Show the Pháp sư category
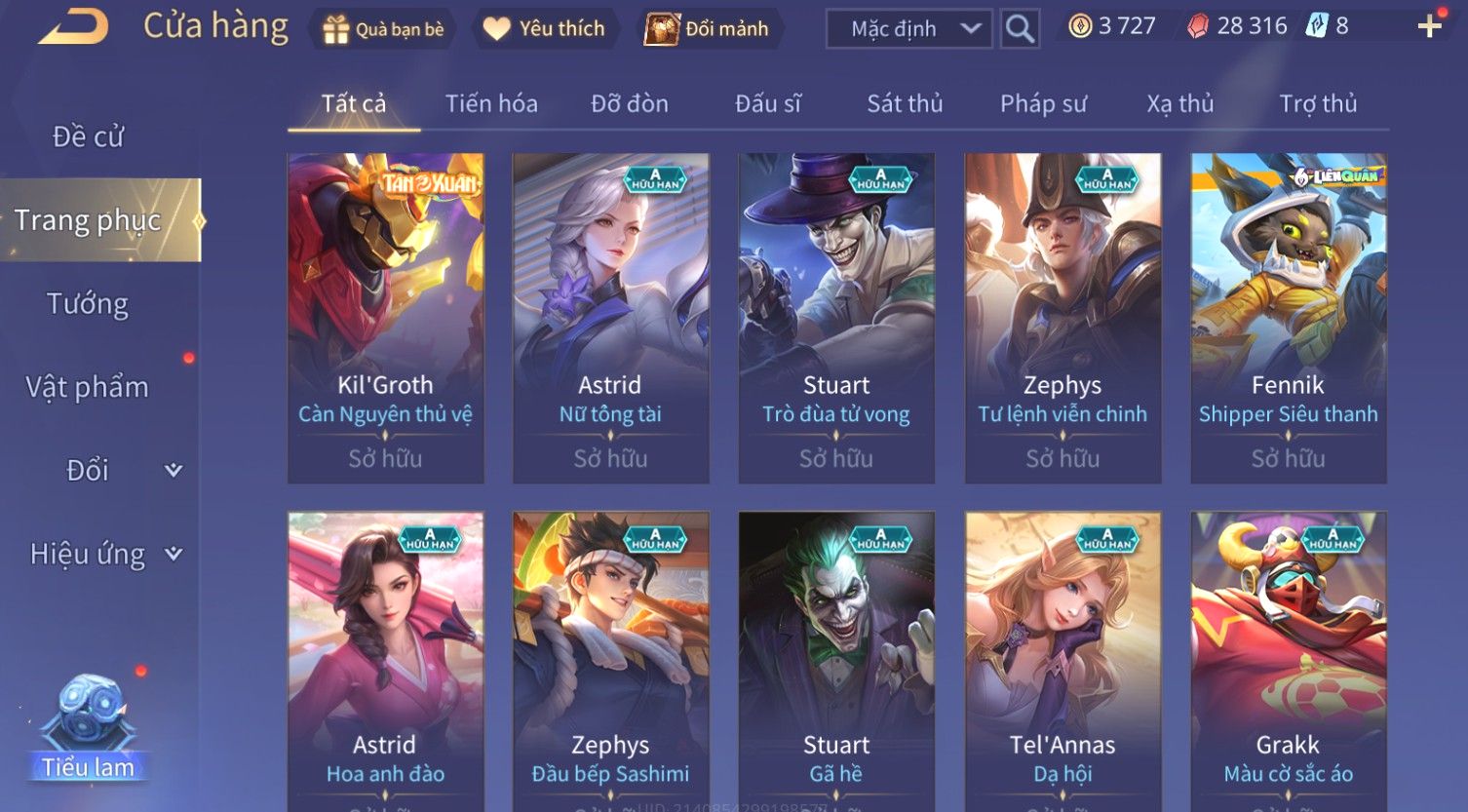The height and width of the screenshot is (812, 1468). pyautogui.click(x=1043, y=103)
